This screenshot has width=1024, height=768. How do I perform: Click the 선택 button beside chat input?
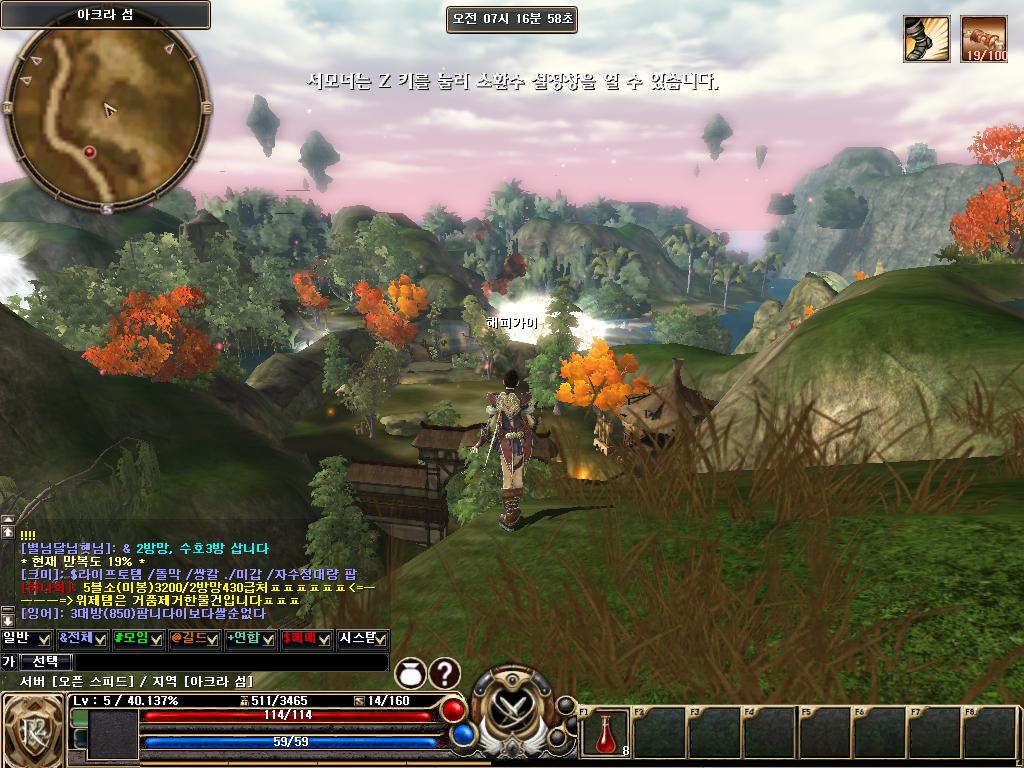(x=45, y=662)
